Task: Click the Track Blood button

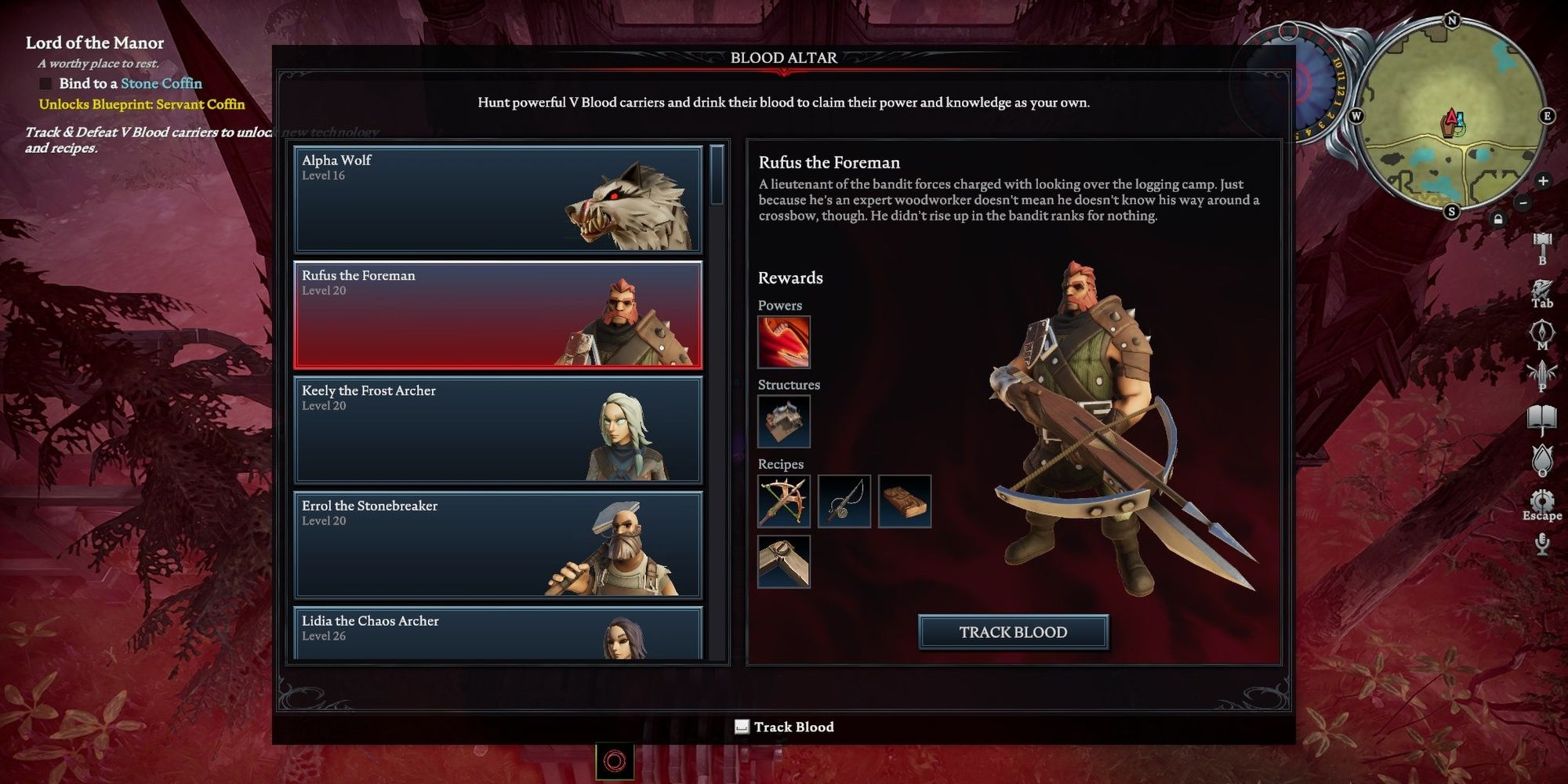Action: [1013, 632]
